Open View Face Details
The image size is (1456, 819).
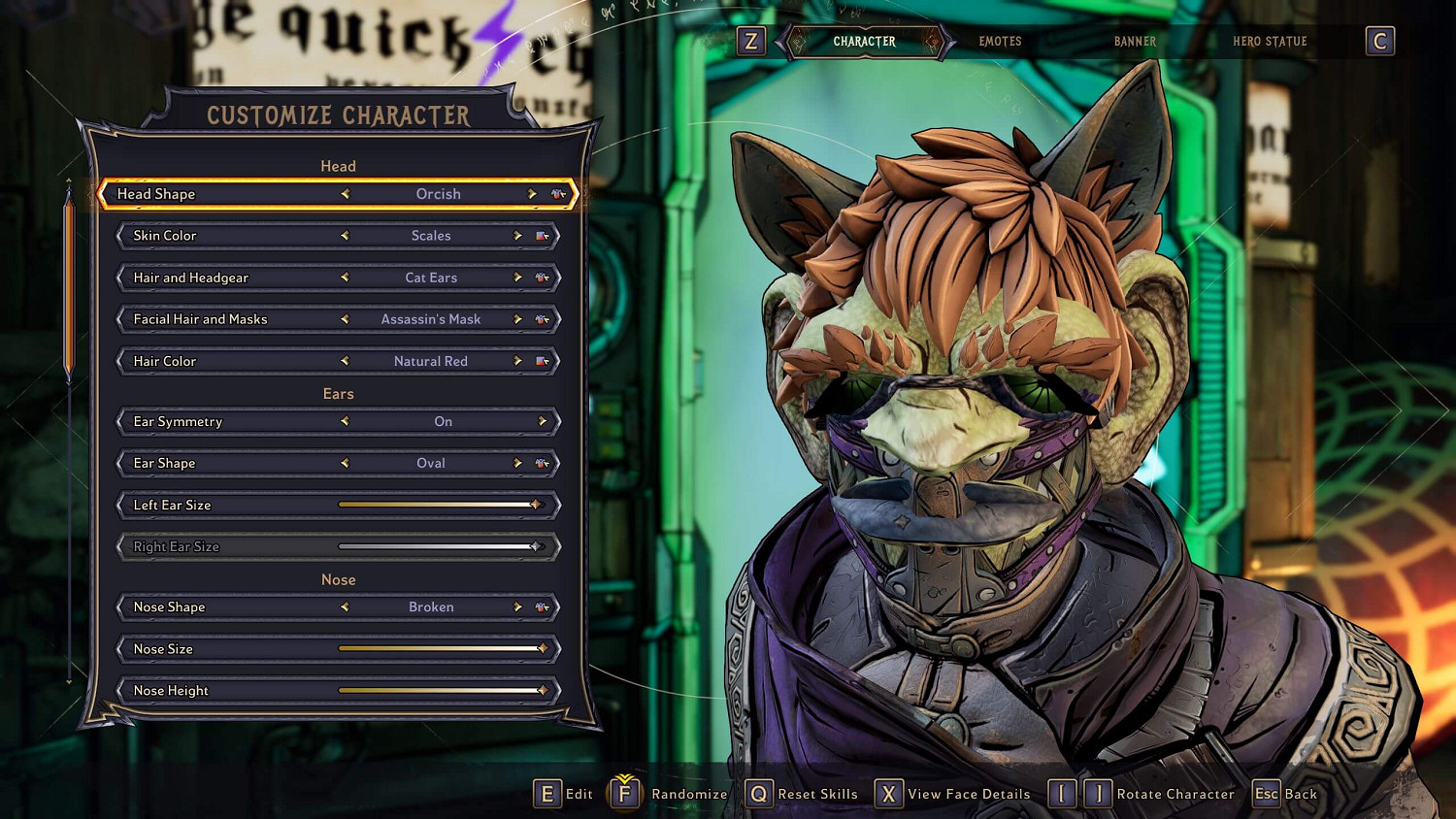click(x=952, y=794)
